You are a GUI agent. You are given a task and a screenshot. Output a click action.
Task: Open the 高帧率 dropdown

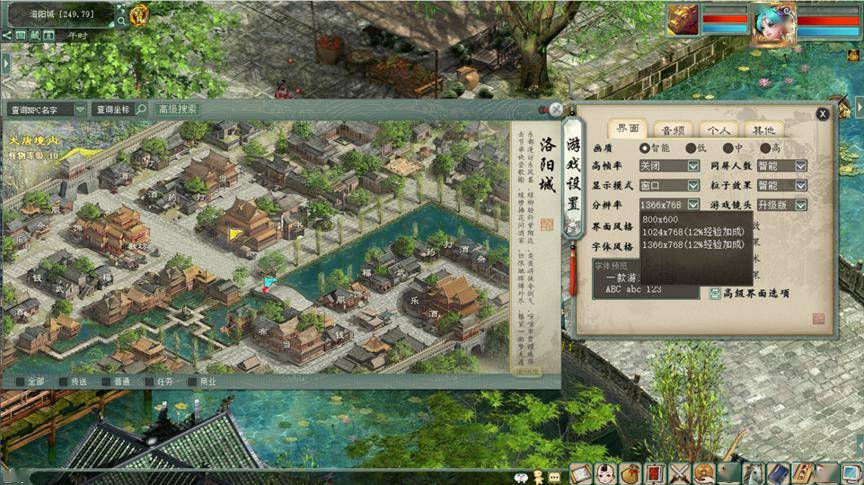tap(693, 166)
